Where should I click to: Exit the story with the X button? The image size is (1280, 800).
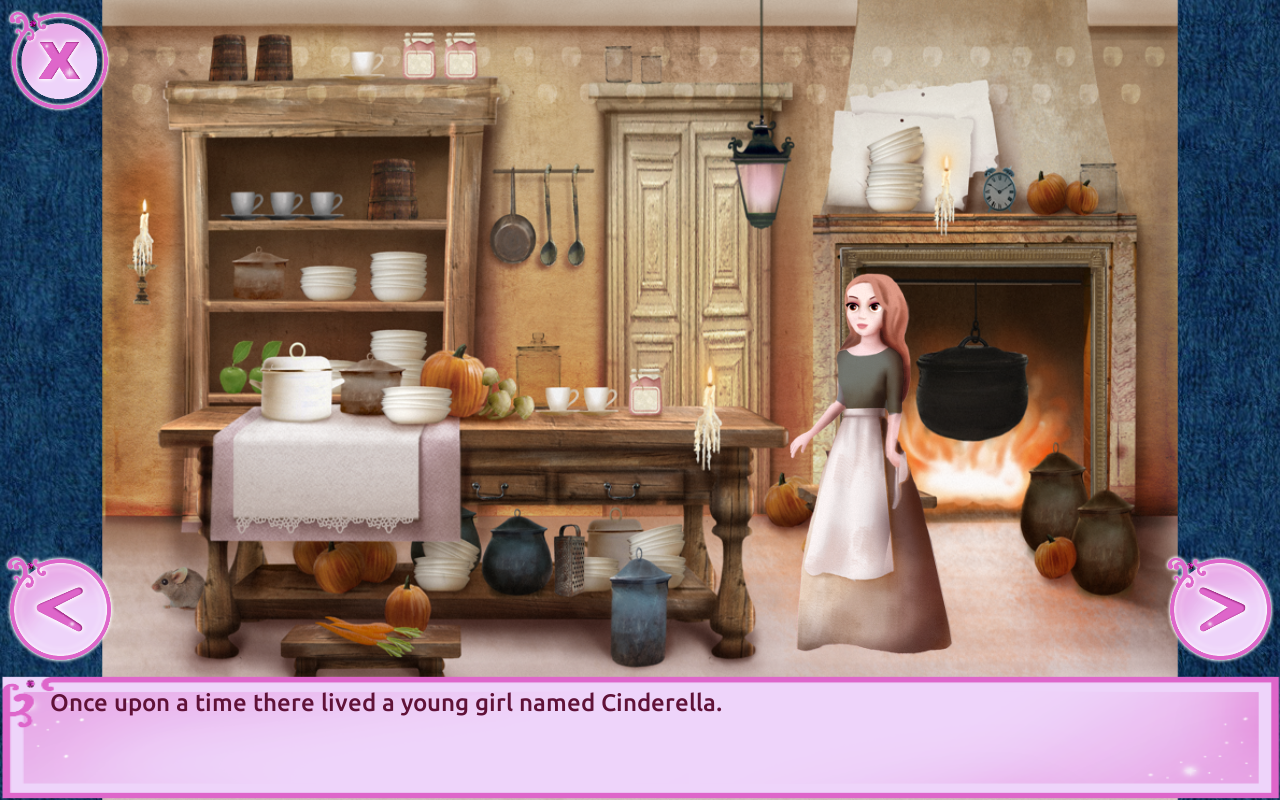pyautogui.click(x=60, y=60)
